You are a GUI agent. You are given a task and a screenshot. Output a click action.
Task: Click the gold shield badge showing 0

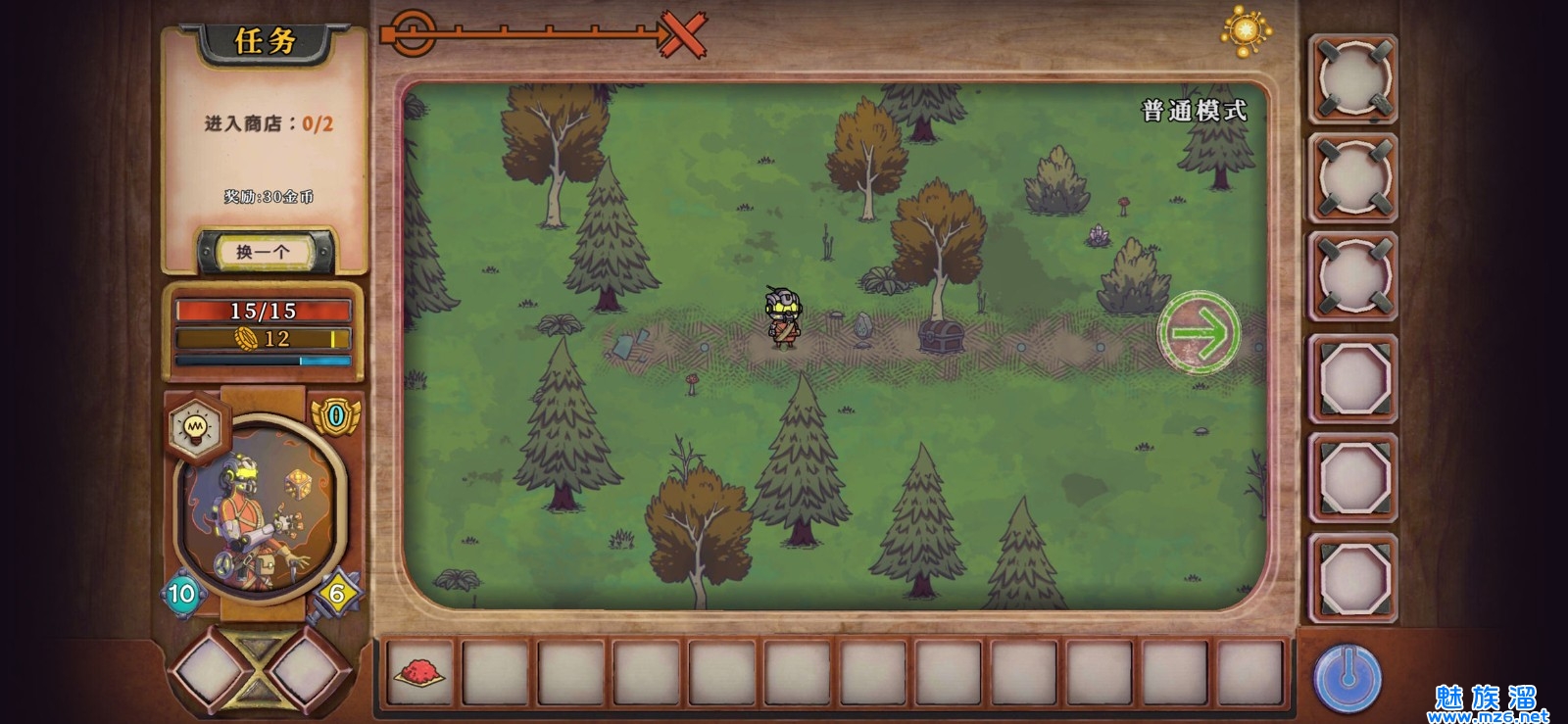(336, 416)
